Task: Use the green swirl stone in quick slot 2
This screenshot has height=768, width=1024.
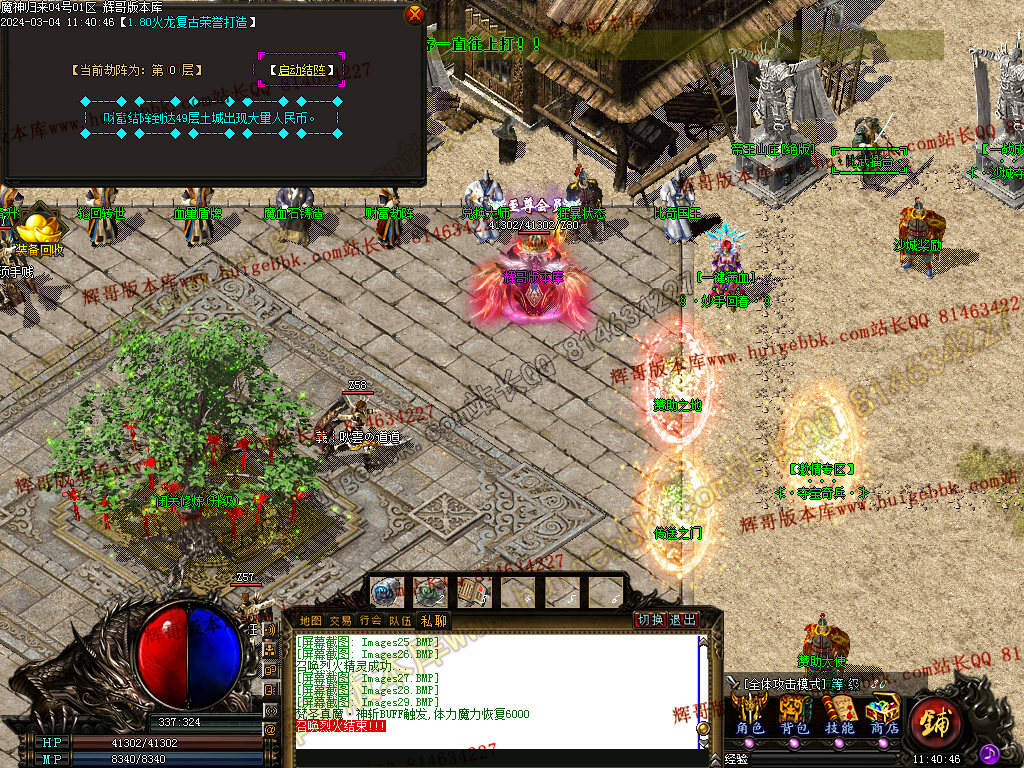Action: [430, 592]
